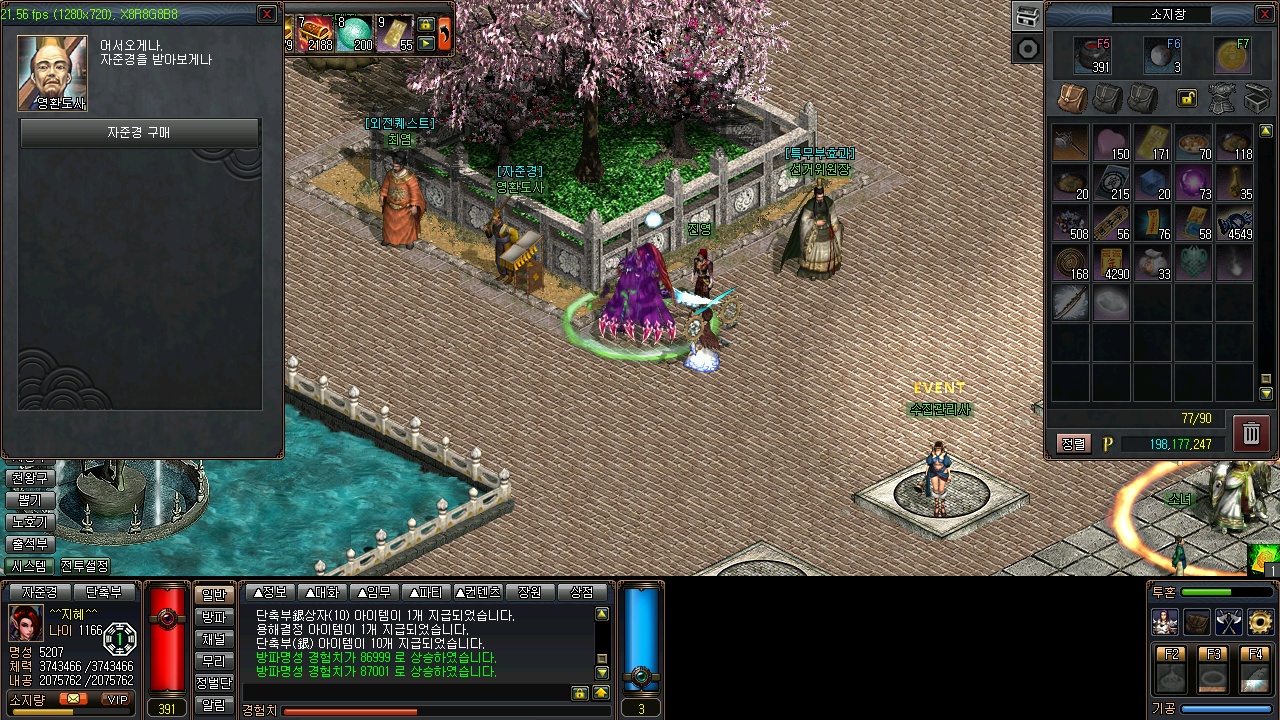1280x720 pixels.
Task: Open the first brown inventory bag tab
Action: (x=1072, y=98)
